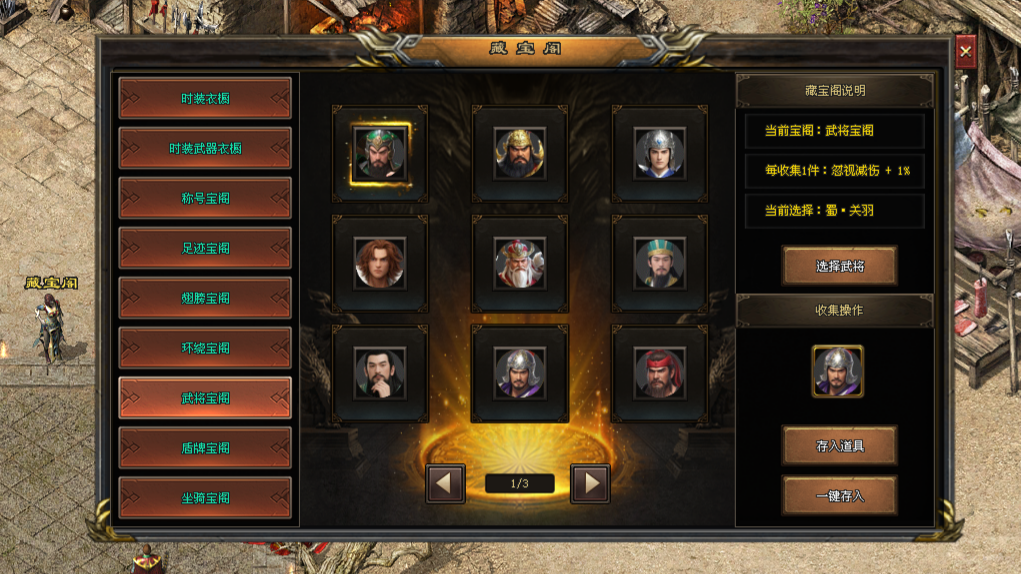The height and width of the screenshot is (574, 1021).
Task: Open the 盾牌宝阁 category
Action: 205,448
